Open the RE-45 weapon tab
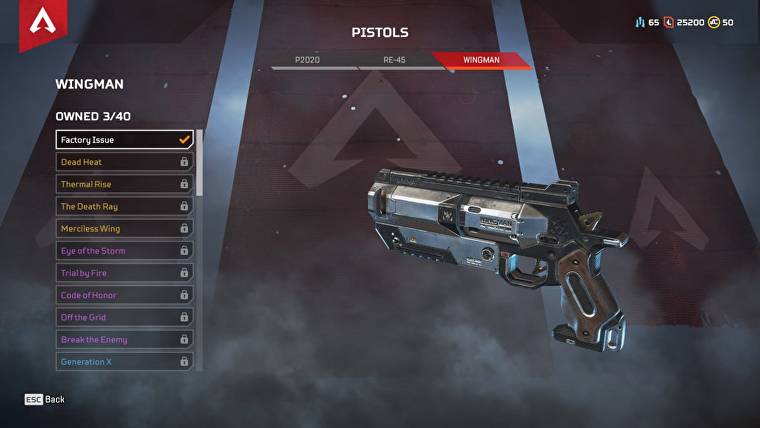This screenshot has width=760, height=428. pyautogui.click(x=394, y=60)
